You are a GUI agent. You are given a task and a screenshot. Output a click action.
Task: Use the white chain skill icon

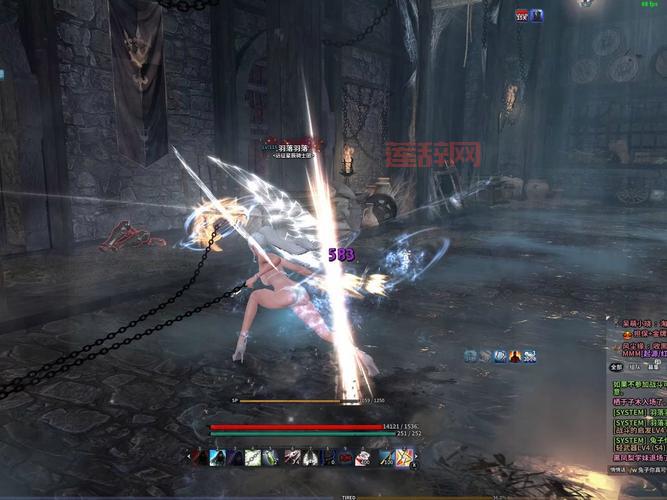253,457
